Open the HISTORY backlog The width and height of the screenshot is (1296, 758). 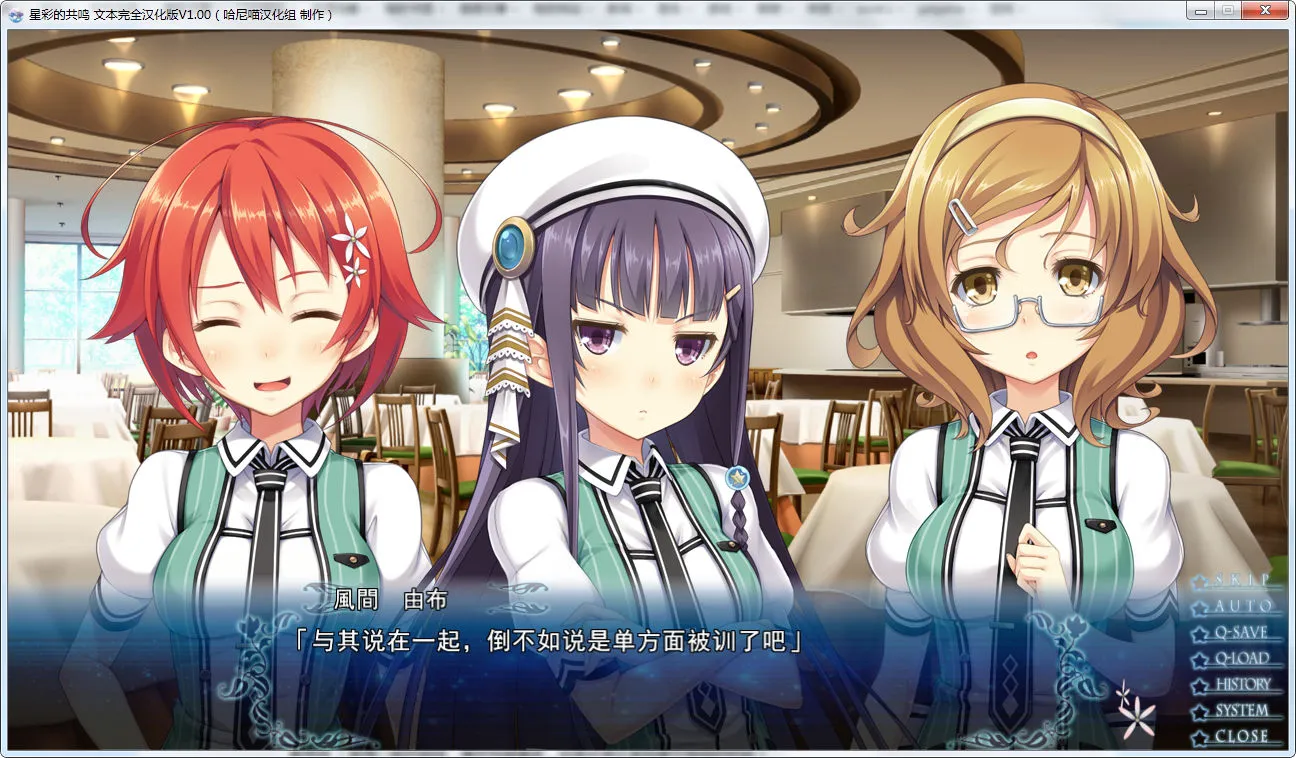pos(1242,684)
